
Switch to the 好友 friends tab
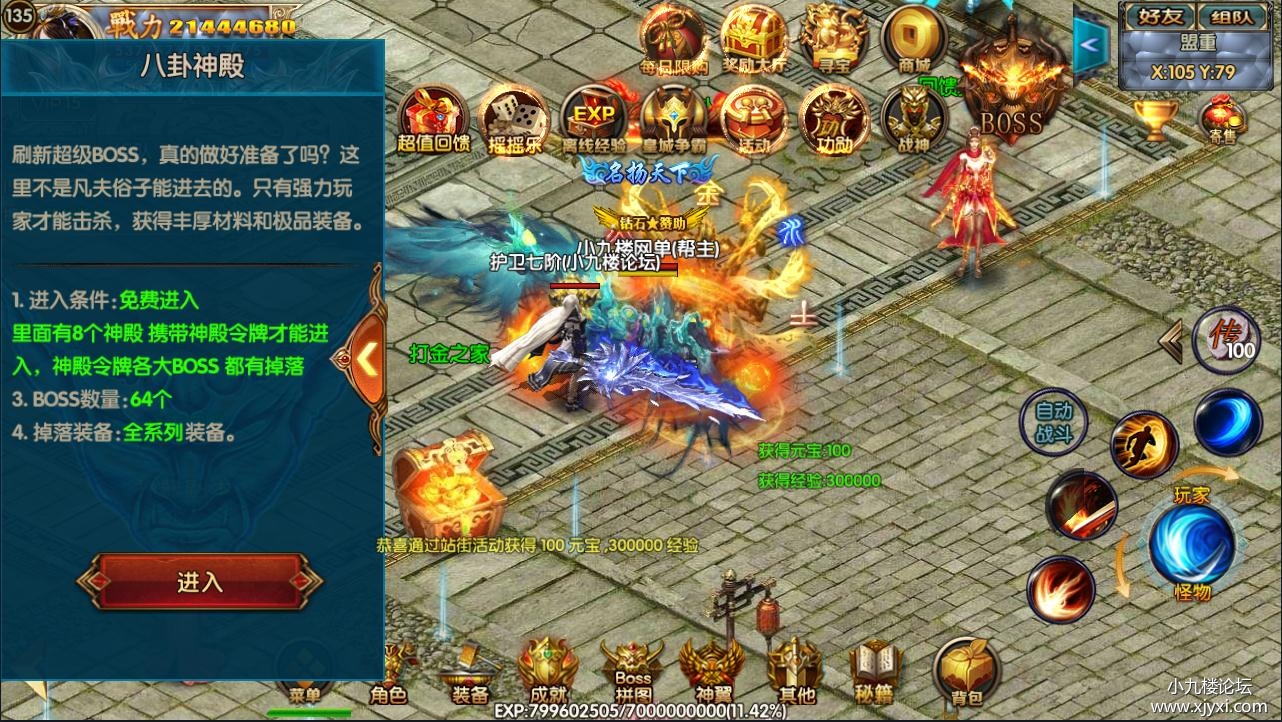(1162, 15)
